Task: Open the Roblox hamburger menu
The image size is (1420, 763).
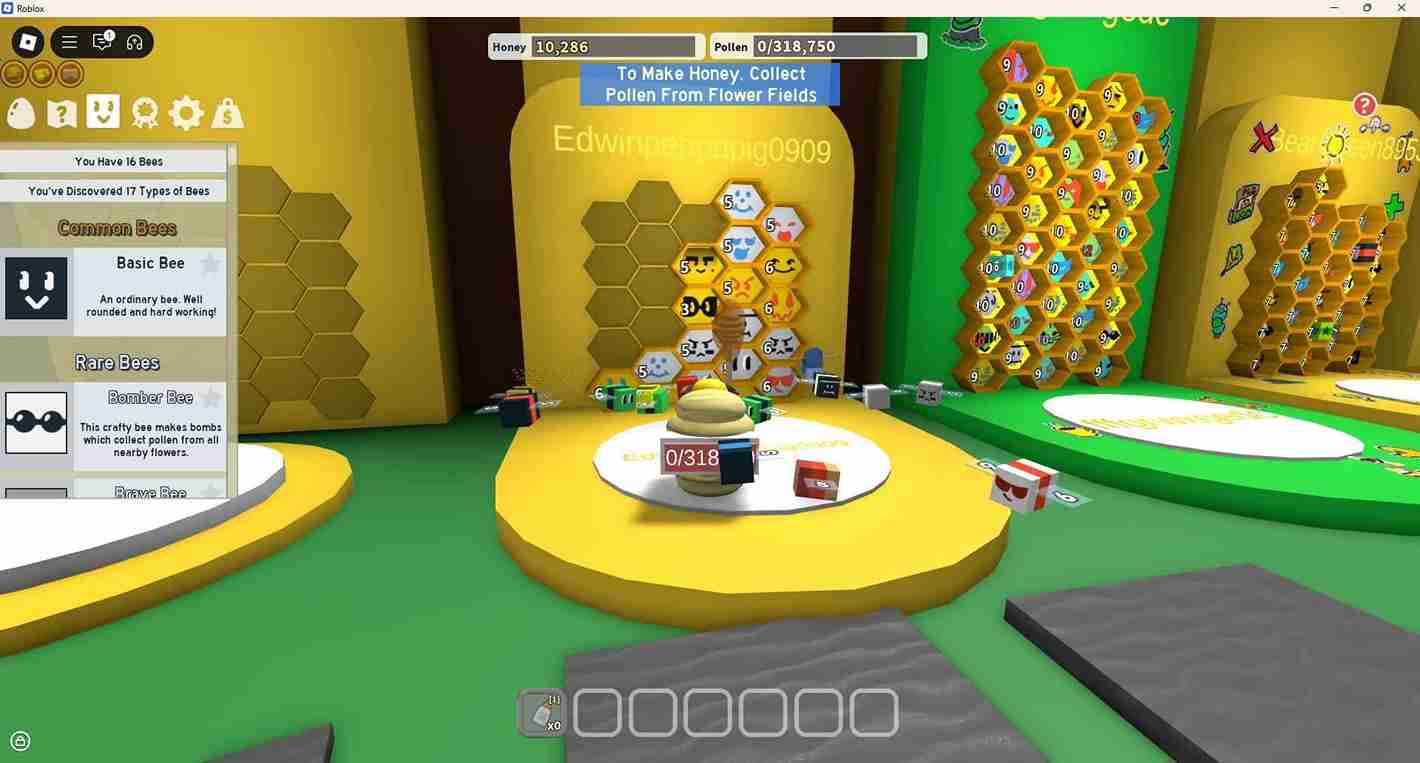Action: pyautogui.click(x=68, y=42)
